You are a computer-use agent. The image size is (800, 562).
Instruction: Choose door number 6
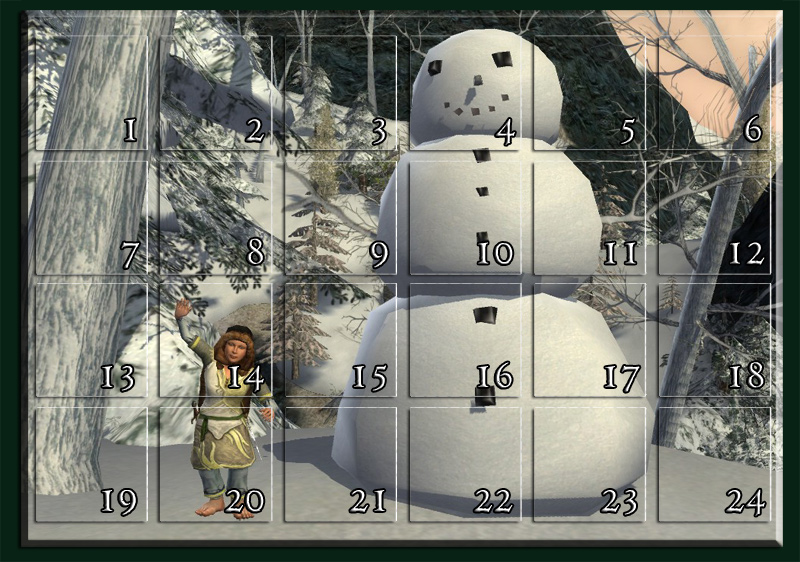714,94
